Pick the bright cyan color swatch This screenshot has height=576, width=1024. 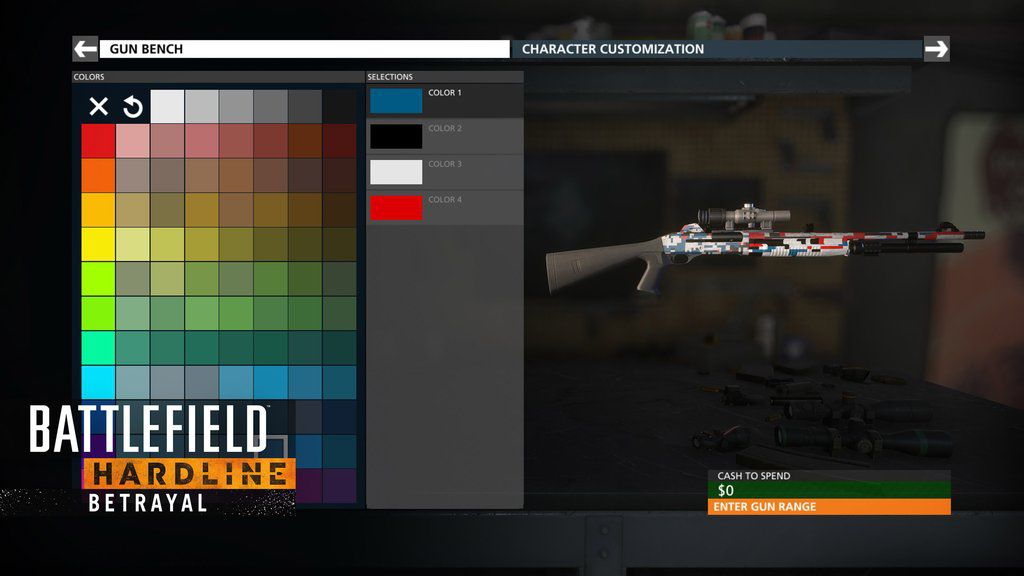point(98,382)
